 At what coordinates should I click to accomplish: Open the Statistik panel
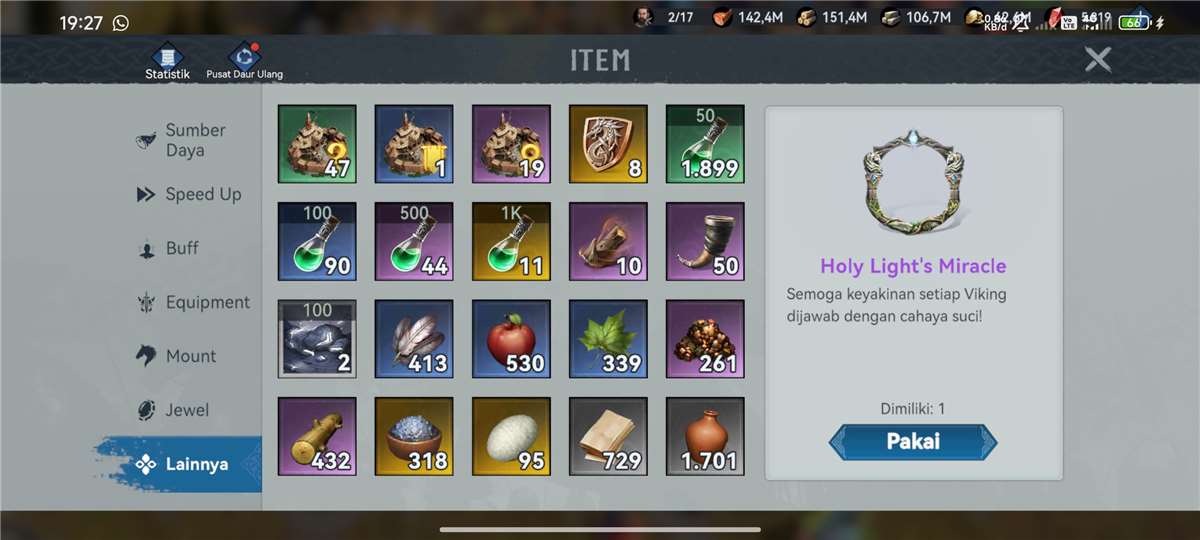[167, 61]
